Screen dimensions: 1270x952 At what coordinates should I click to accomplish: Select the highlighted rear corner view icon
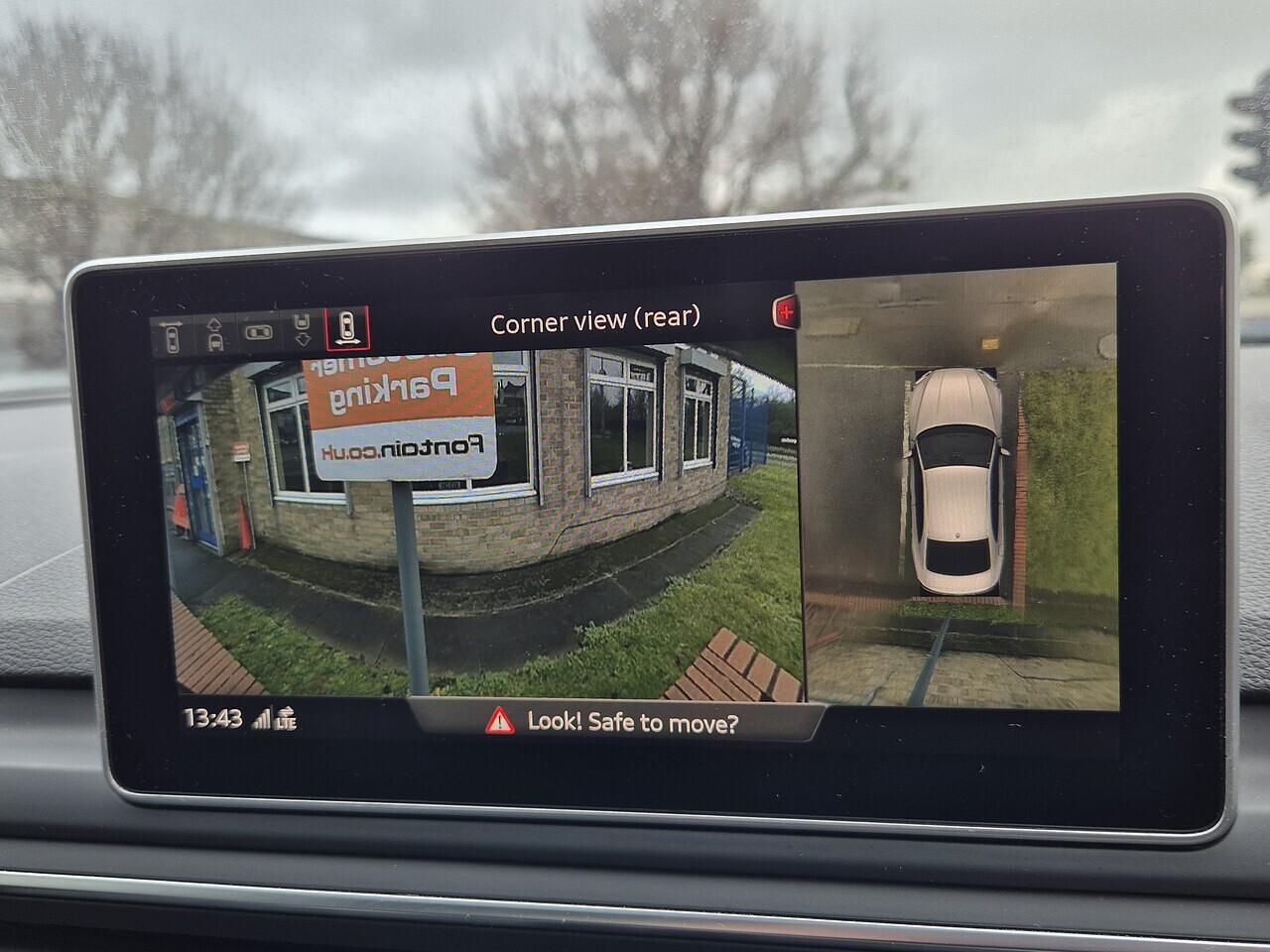347,328
